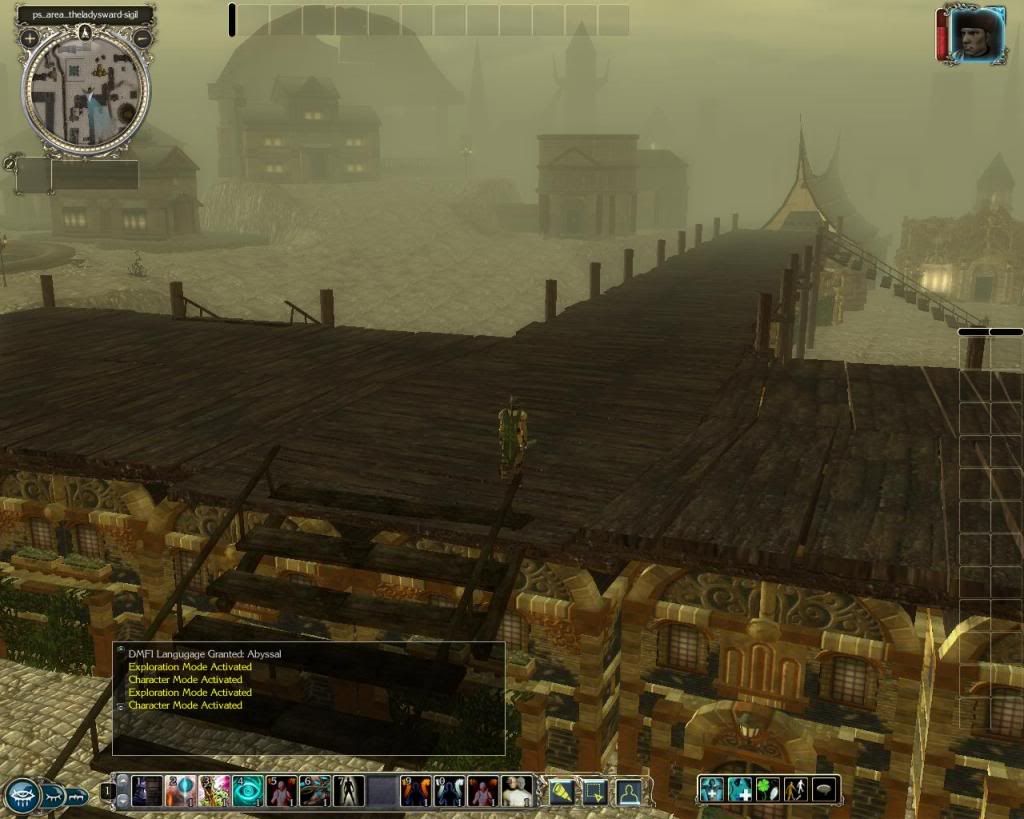The width and height of the screenshot is (1024, 819).
Task: Toggle the minimap north-lock arrow button
Action: point(85,31)
